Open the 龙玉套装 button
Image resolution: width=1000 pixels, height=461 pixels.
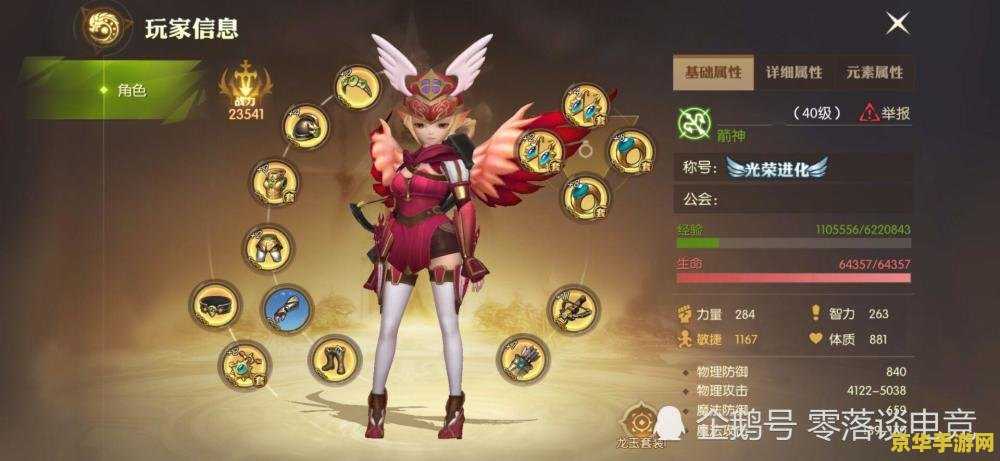point(638,423)
